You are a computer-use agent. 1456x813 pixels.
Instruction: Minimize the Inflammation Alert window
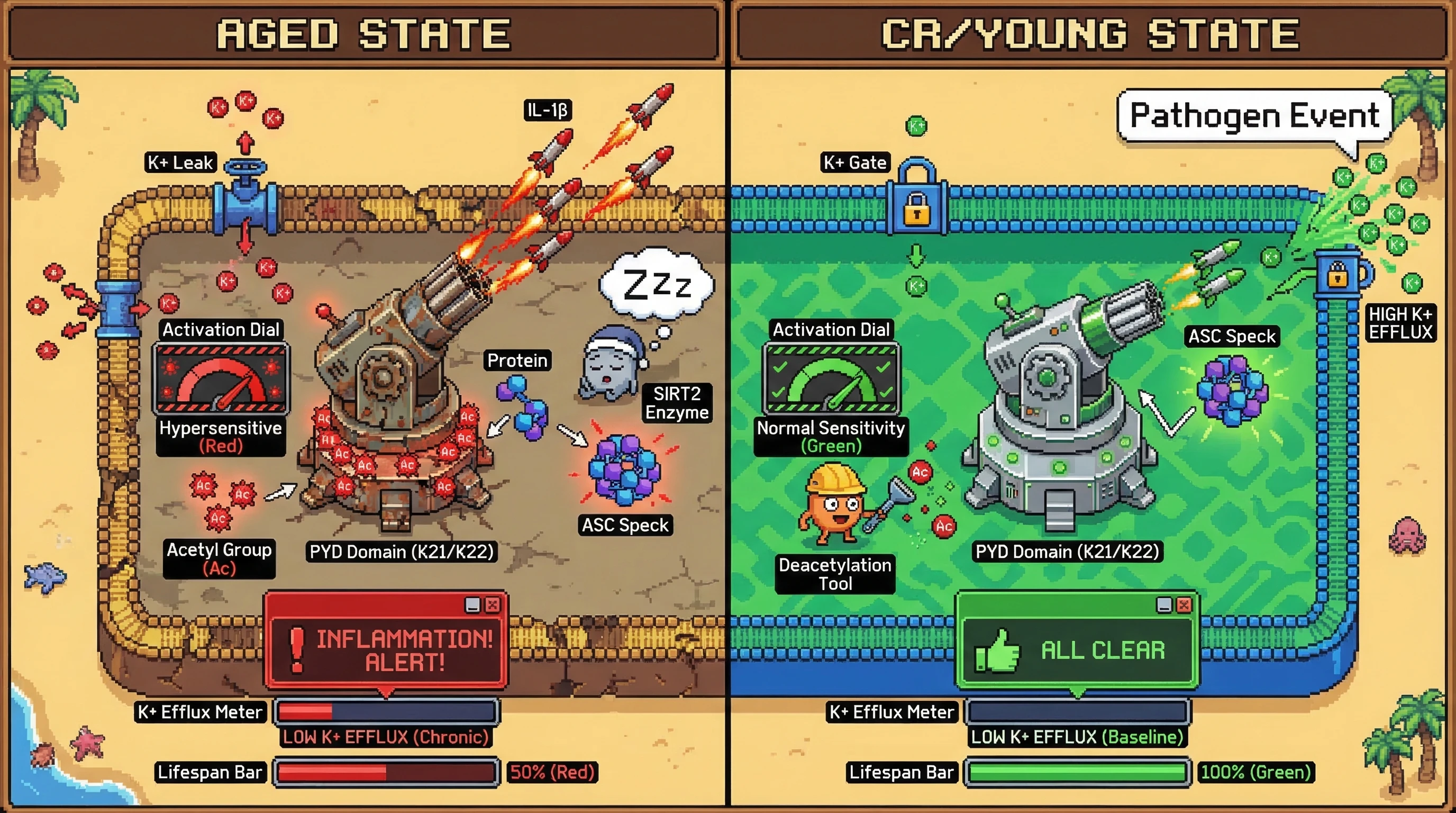[472, 605]
